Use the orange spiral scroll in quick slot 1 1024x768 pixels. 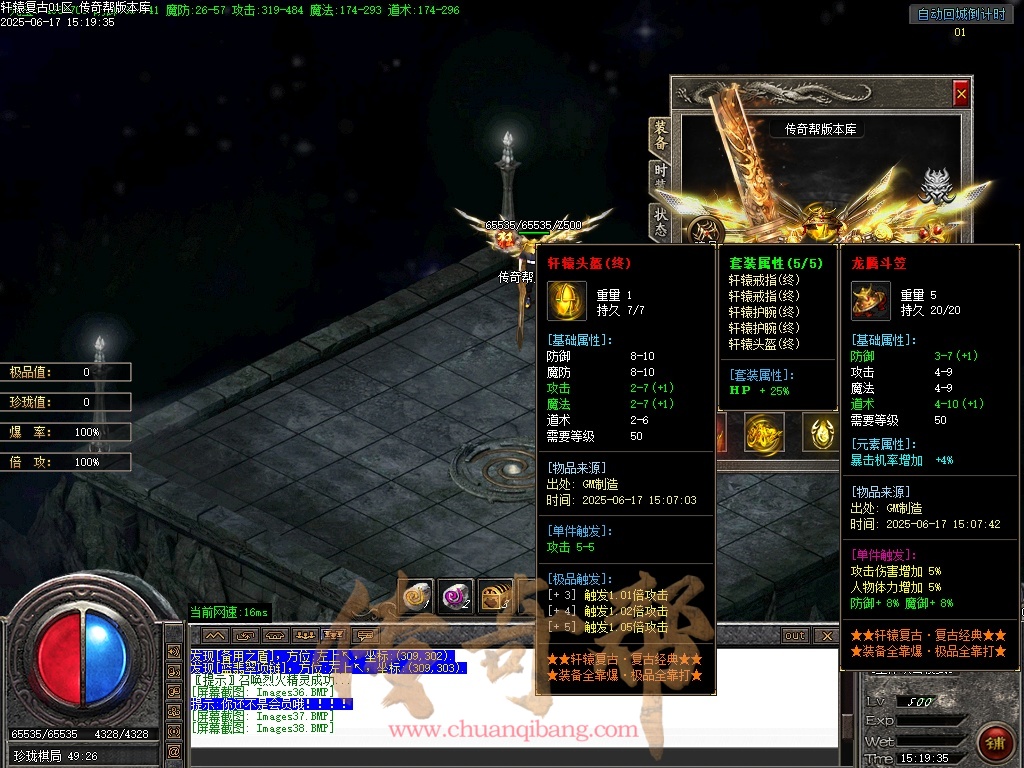pos(414,596)
